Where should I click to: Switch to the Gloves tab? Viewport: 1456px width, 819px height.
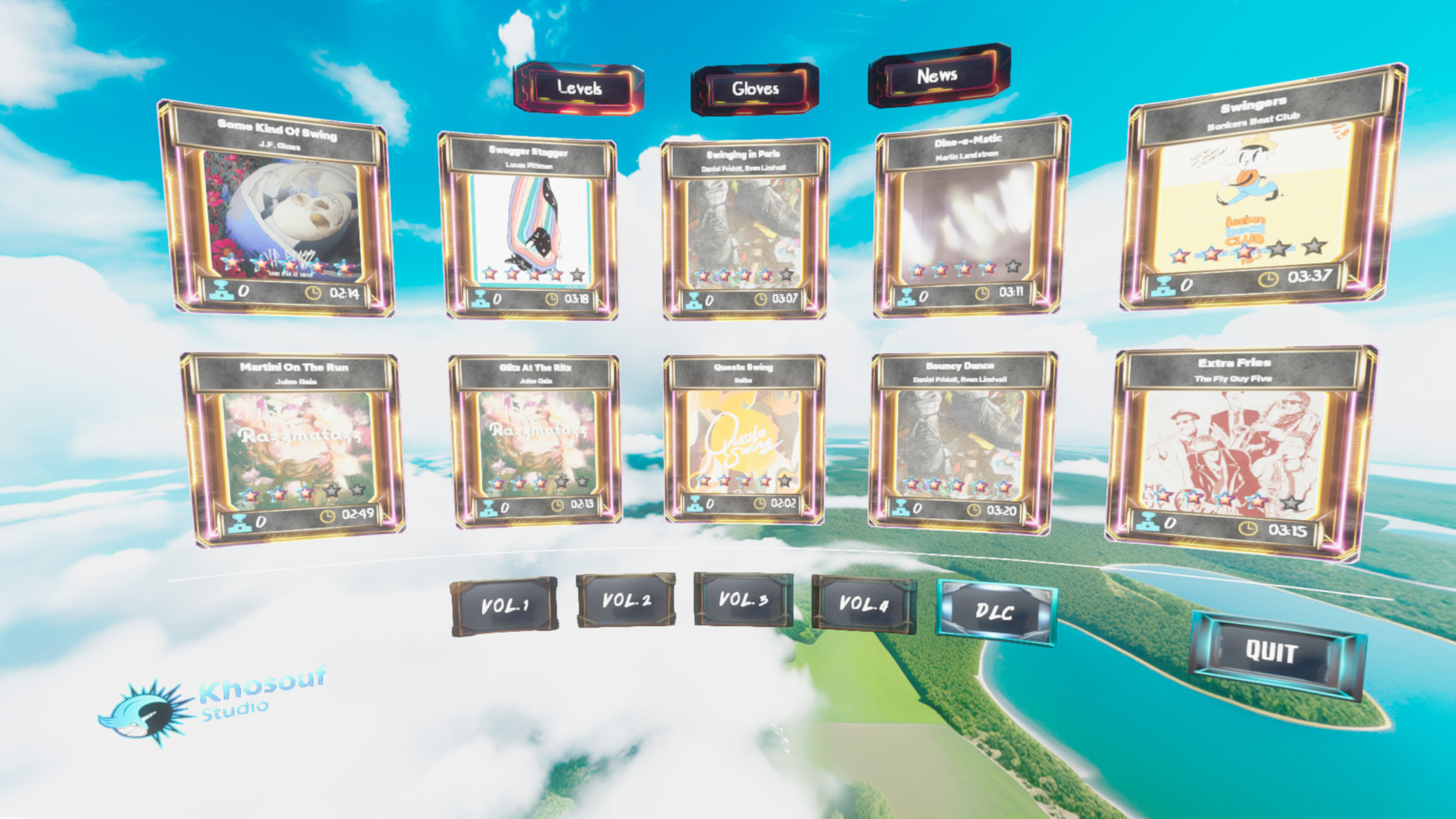tap(756, 88)
